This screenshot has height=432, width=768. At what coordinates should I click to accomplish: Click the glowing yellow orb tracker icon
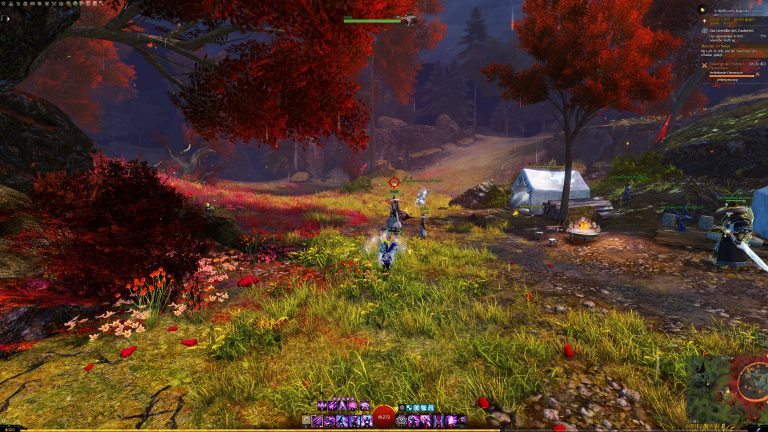click(x=702, y=10)
